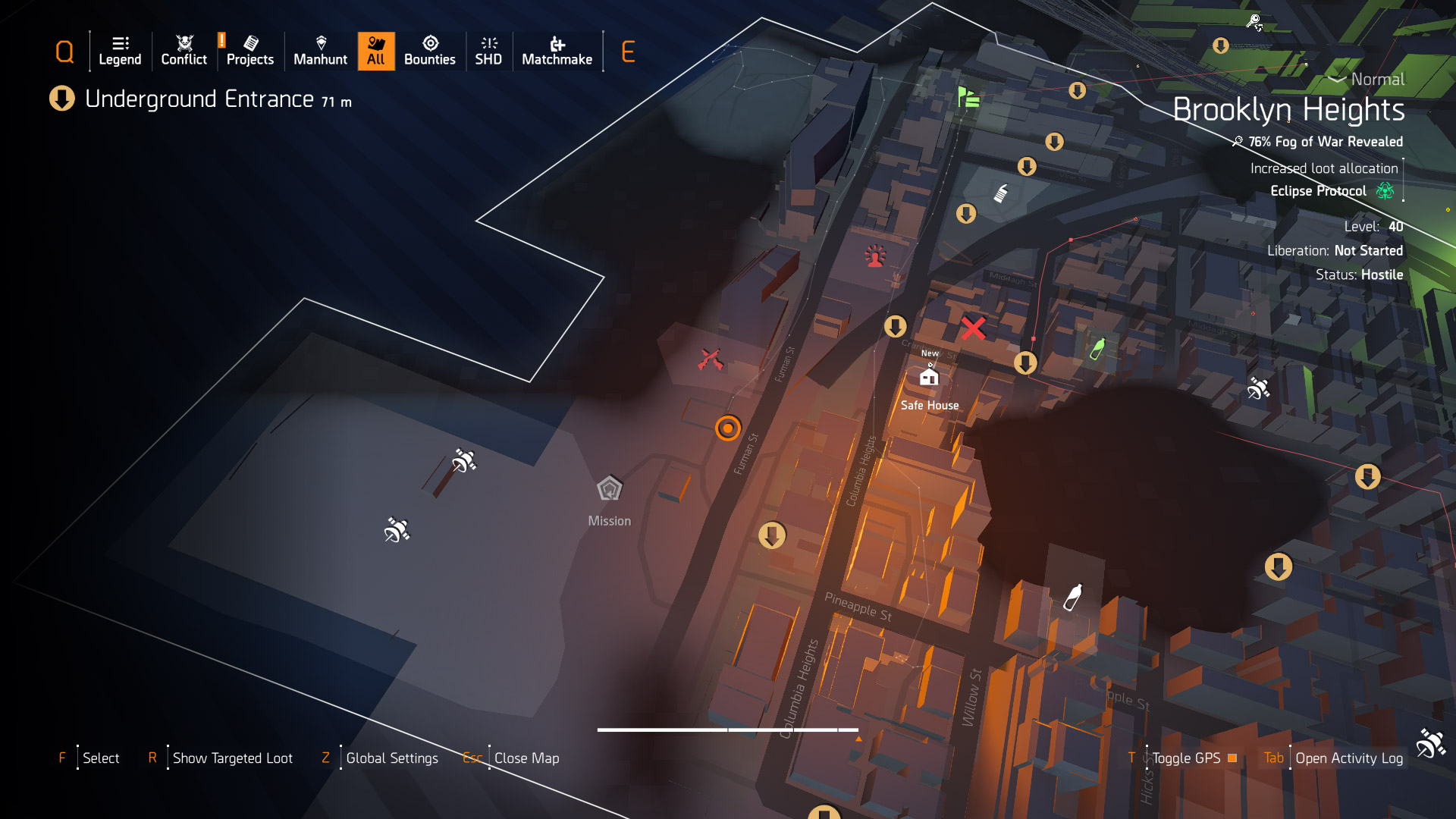Click the Mission marker on the map
The image size is (1456, 819).
609,489
